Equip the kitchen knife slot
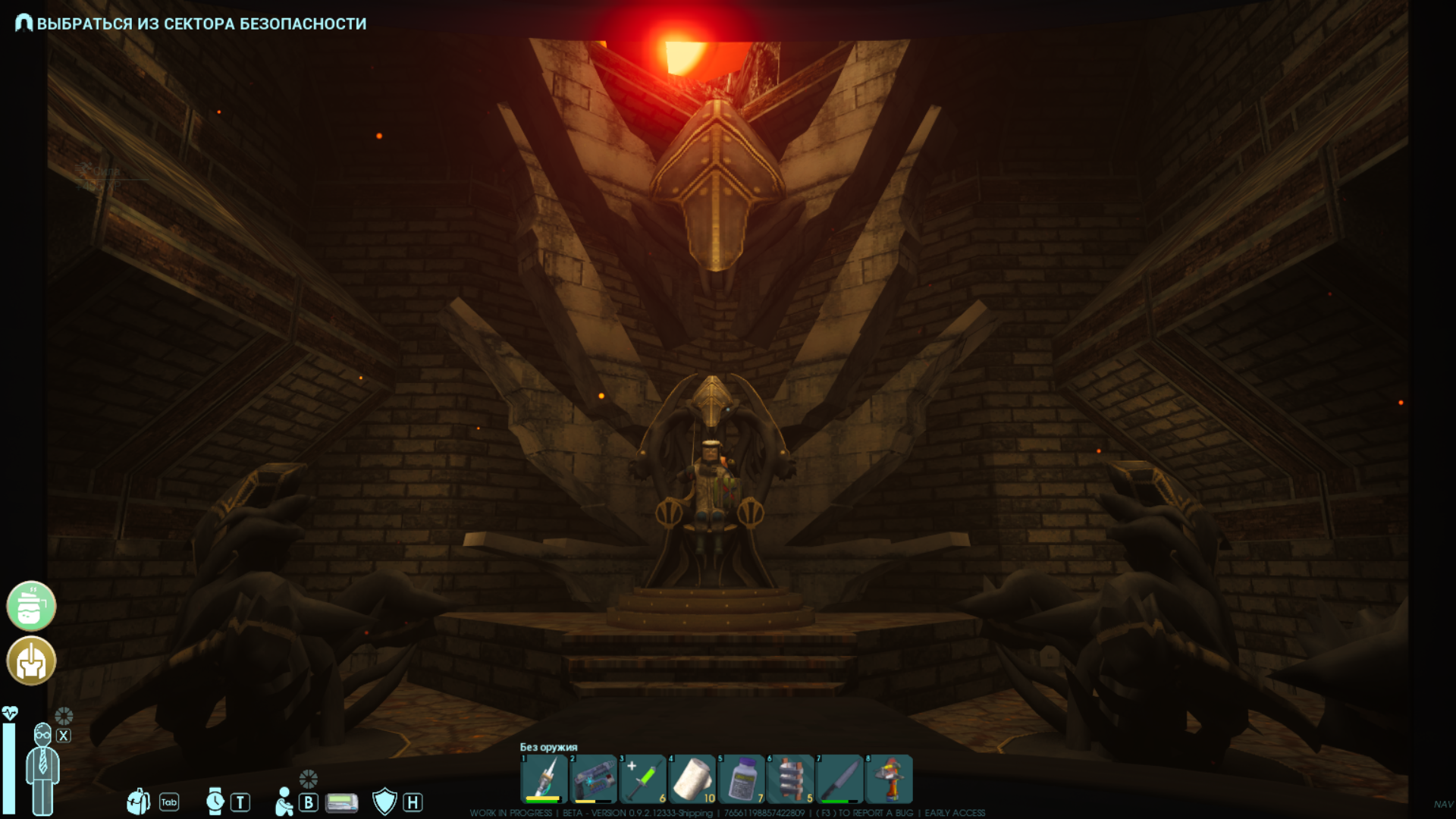Viewport: 1456px width, 819px height. (839, 779)
